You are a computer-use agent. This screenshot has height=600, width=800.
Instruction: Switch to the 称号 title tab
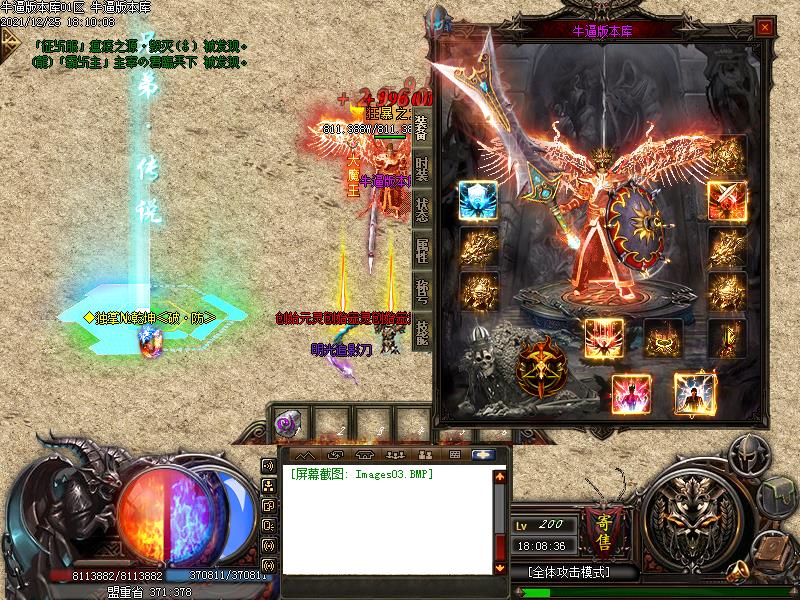tap(421, 291)
